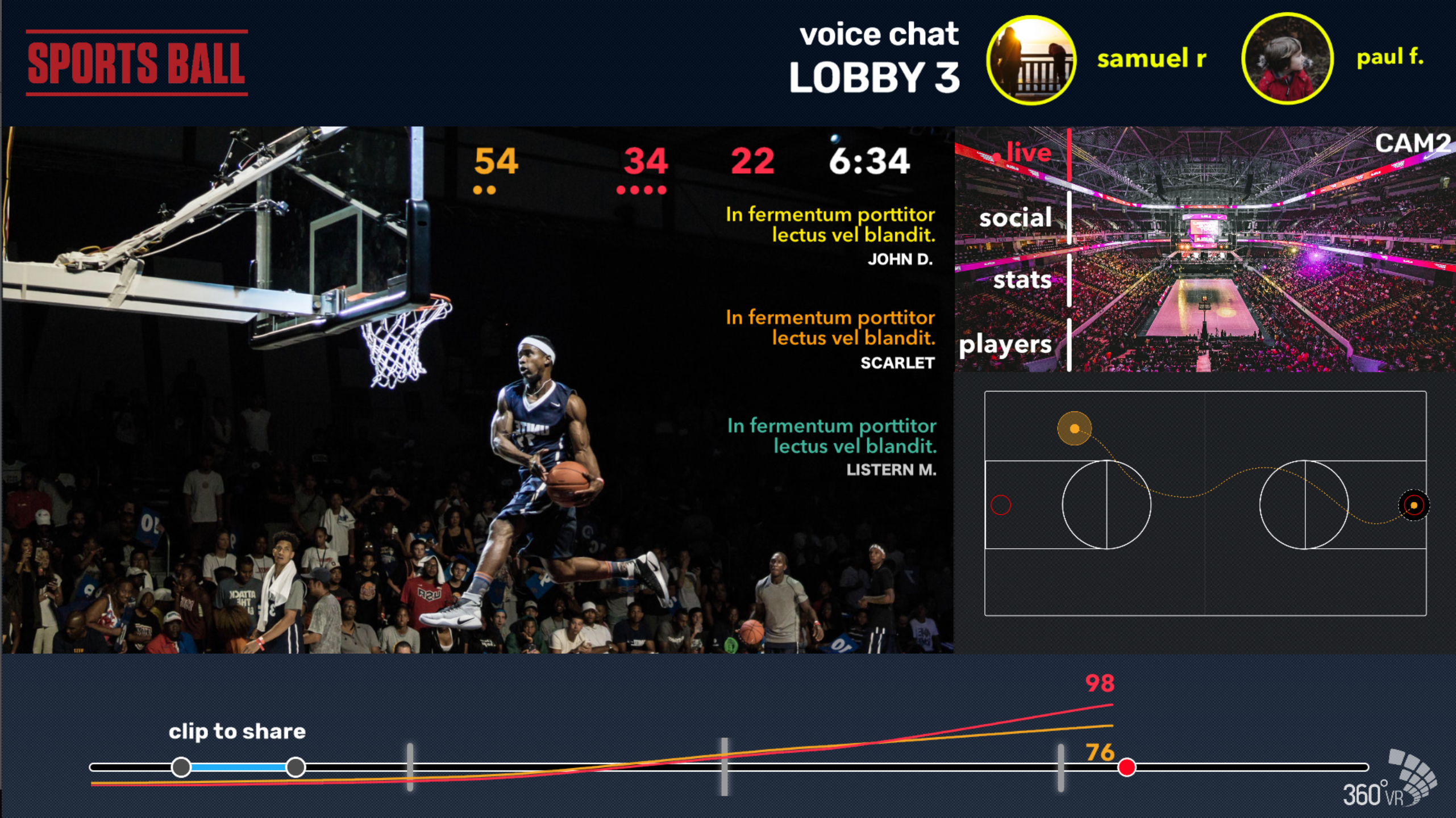Click the red target marker on court map
The height and width of the screenshot is (818, 1456).
click(1413, 505)
